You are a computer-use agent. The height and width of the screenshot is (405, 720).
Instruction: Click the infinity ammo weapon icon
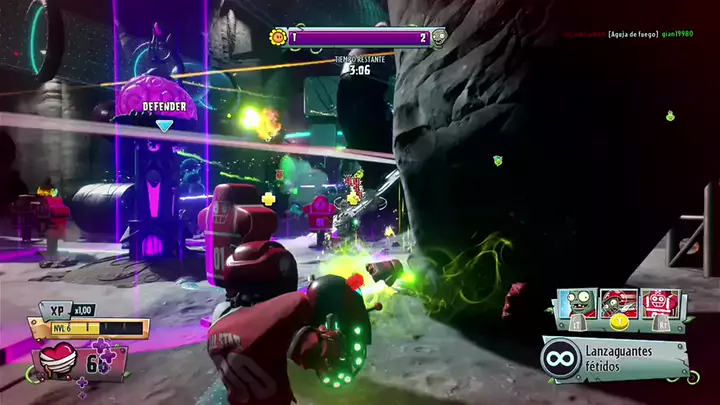(x=561, y=359)
